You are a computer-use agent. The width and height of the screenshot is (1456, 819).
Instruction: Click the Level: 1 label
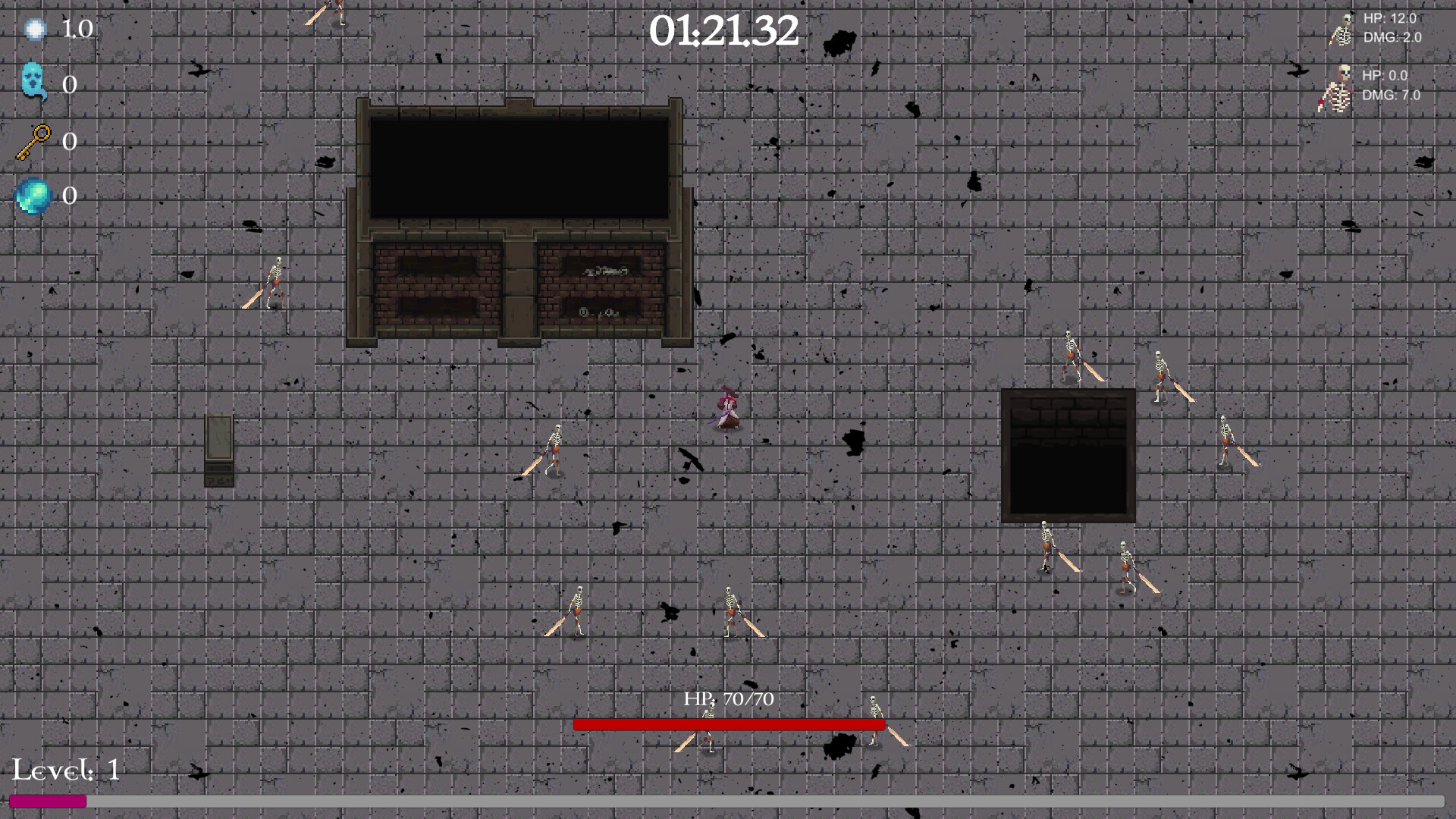coord(64,773)
